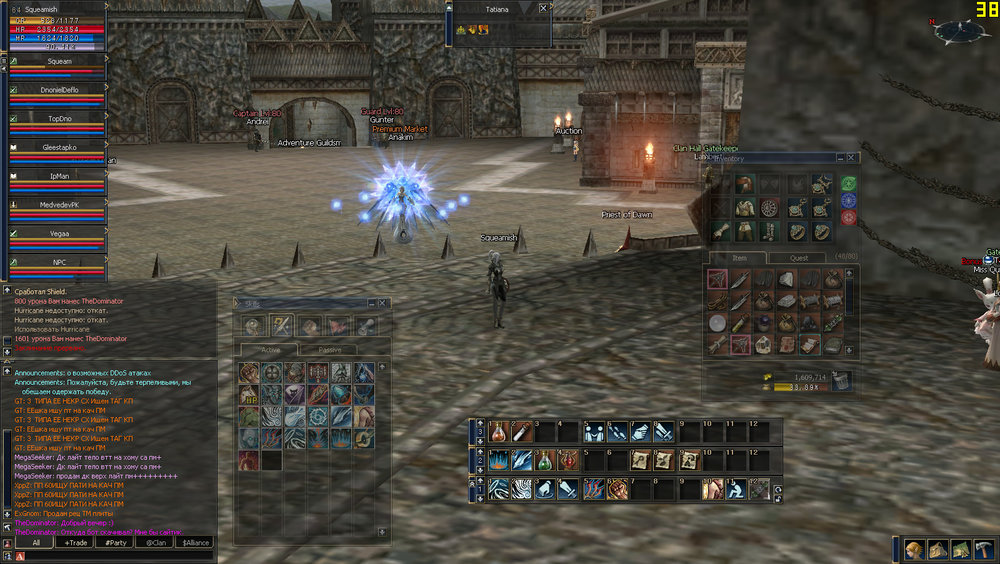1000x564 pixels.
Task: Select party member MedvedevPK
Action: coord(60,205)
